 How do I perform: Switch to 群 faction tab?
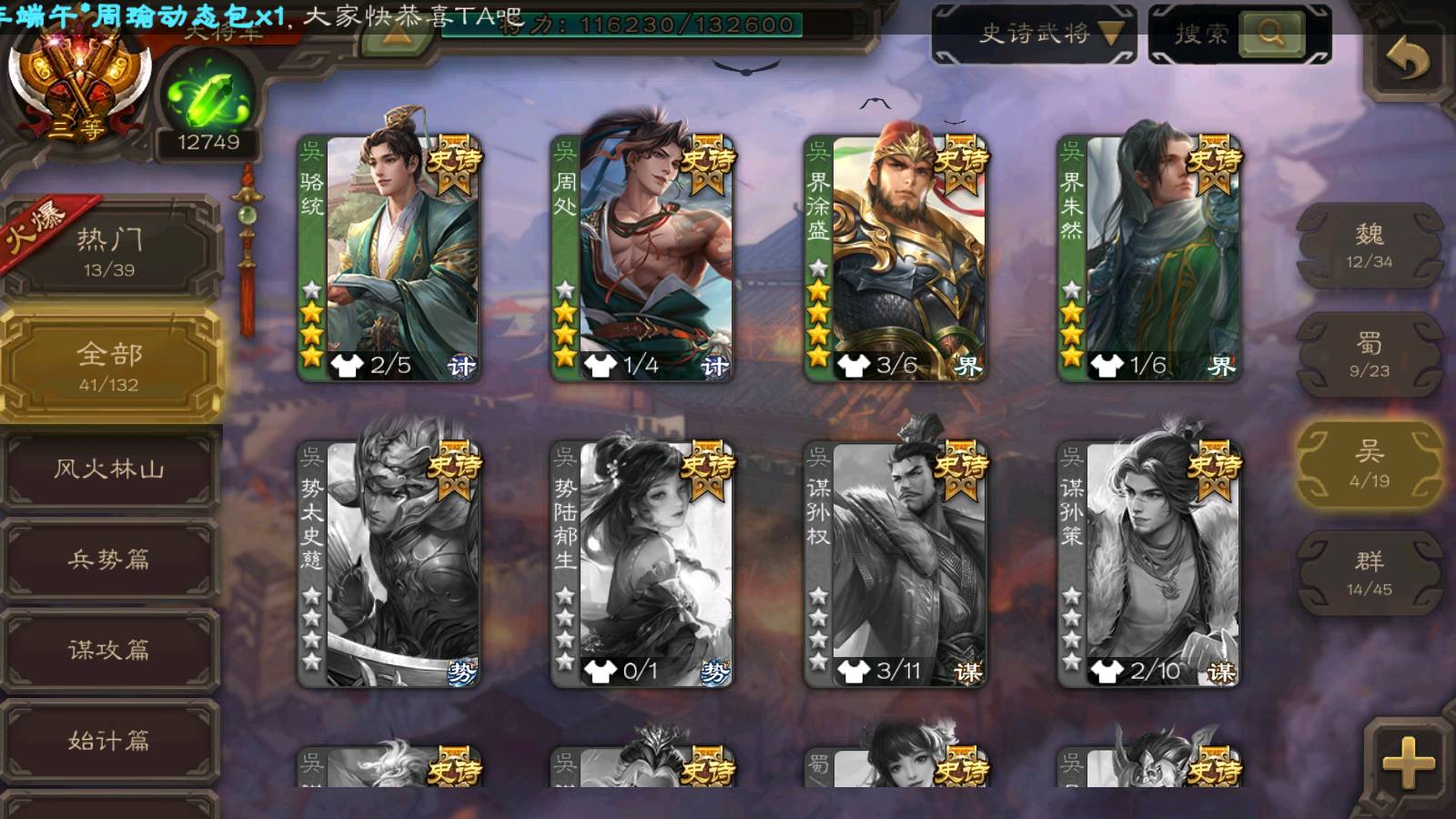click(1369, 573)
